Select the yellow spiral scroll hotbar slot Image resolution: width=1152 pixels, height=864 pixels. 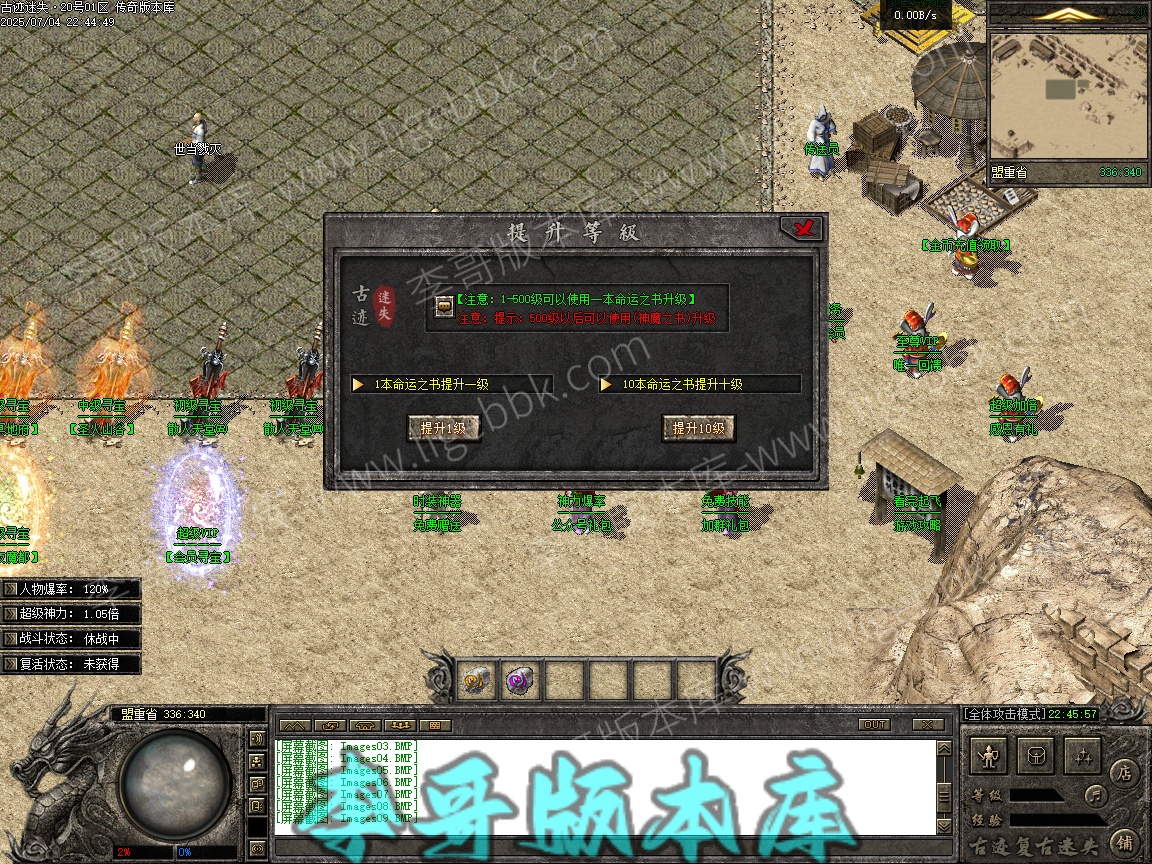click(x=477, y=681)
